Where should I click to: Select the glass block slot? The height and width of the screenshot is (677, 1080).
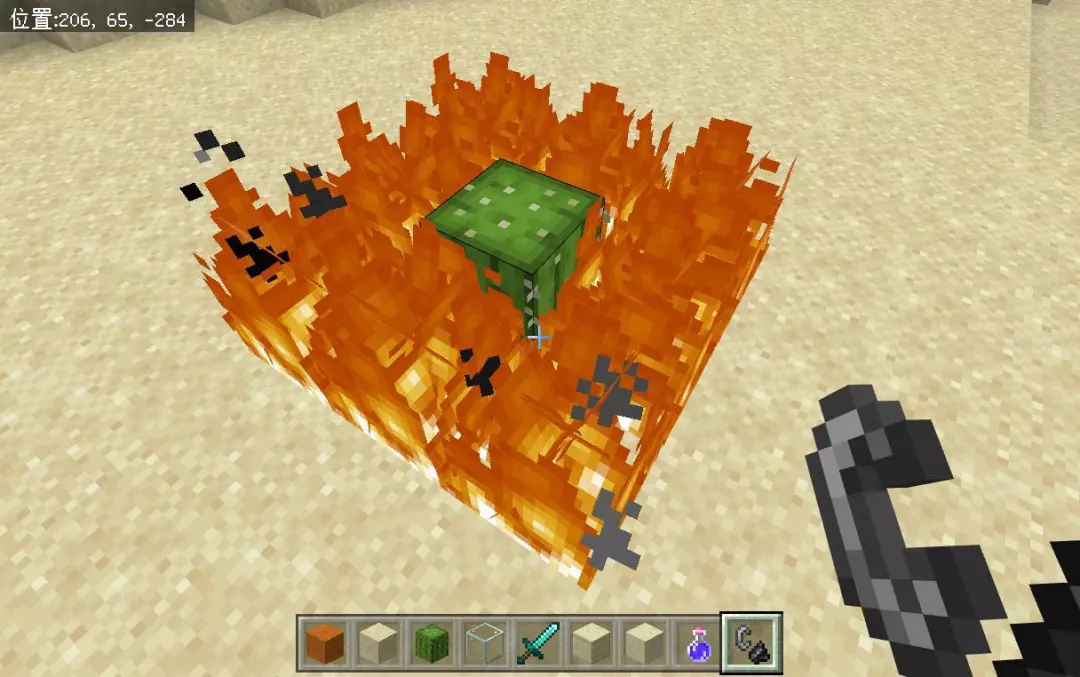[482, 642]
